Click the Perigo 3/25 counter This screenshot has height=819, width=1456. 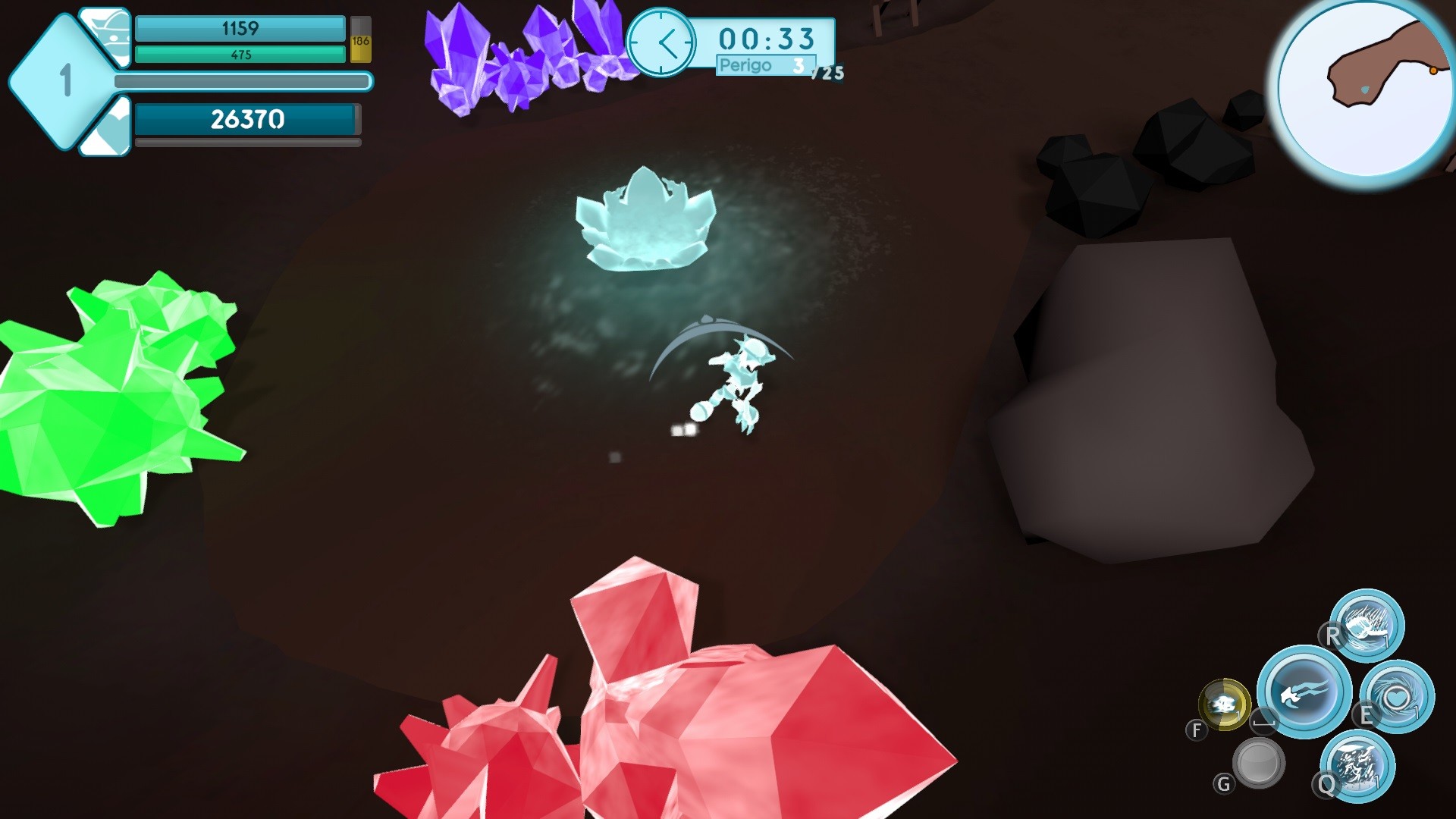pos(766,65)
